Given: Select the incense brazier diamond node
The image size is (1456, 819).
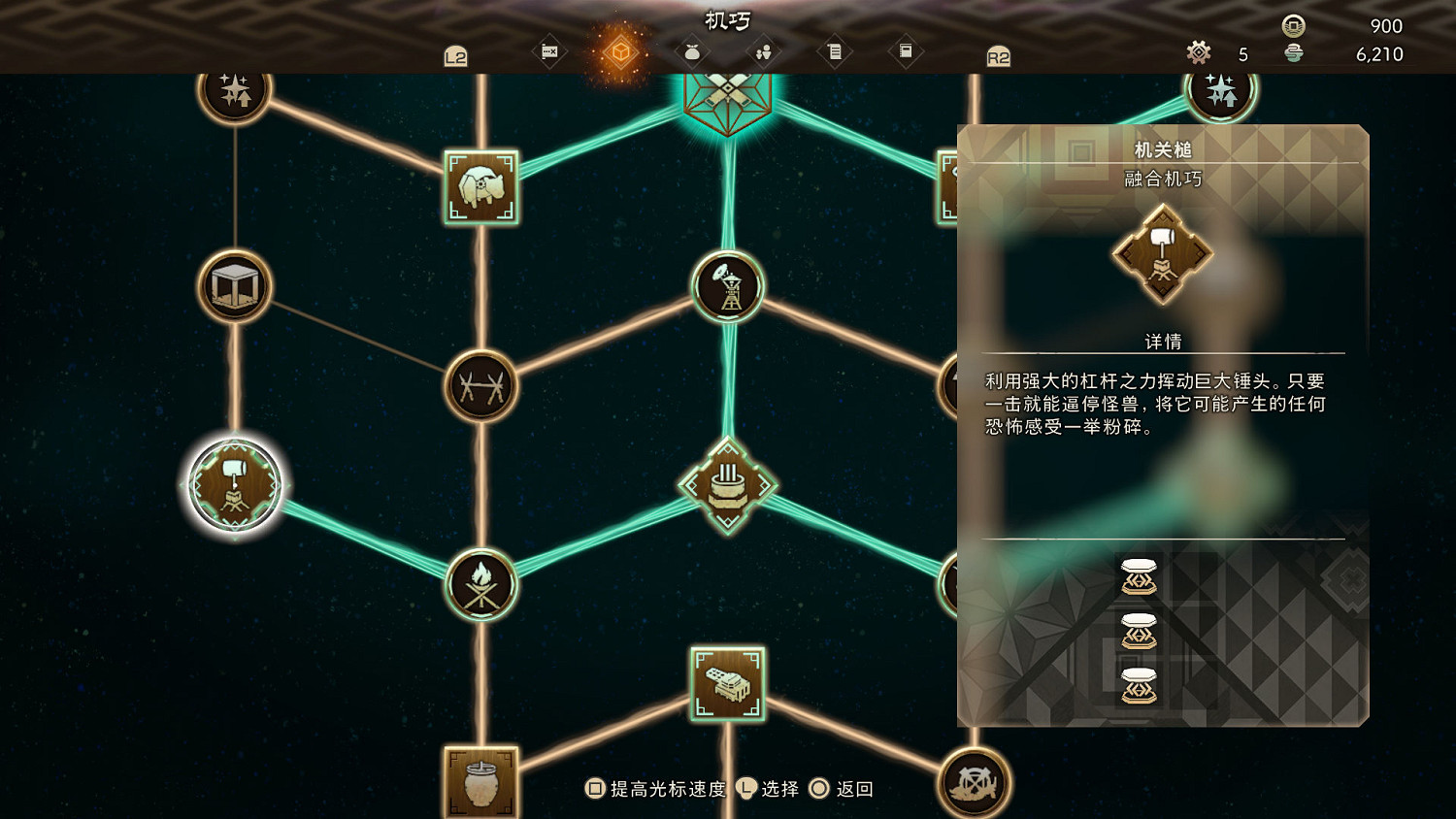Looking at the screenshot, I should [x=730, y=483].
